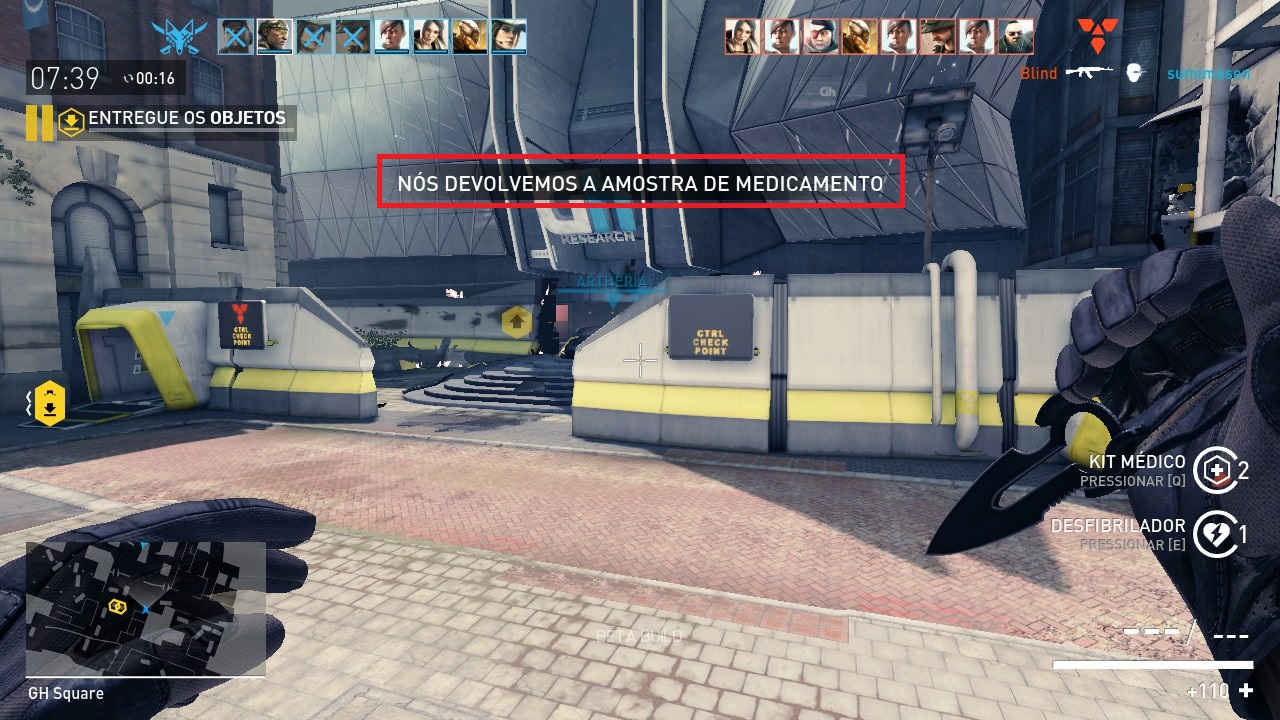The width and height of the screenshot is (1280, 720).
Task: Click the yellow objective marker on minimap
Action: pos(117,606)
